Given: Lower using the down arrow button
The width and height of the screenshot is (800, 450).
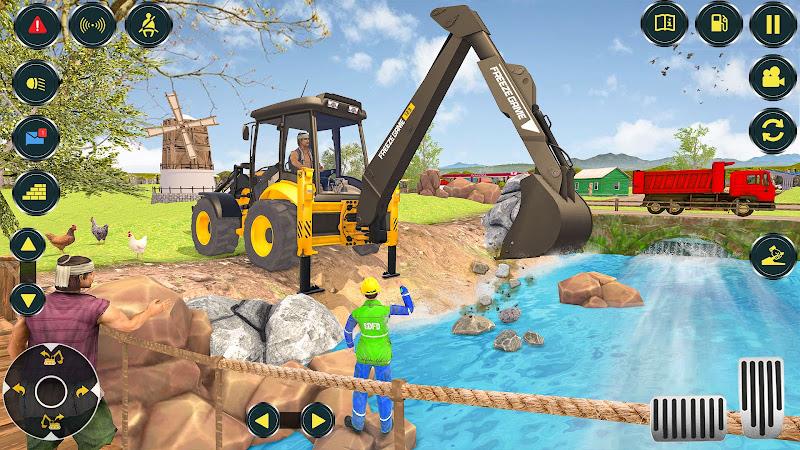Looking at the screenshot, I should click(x=29, y=297).
